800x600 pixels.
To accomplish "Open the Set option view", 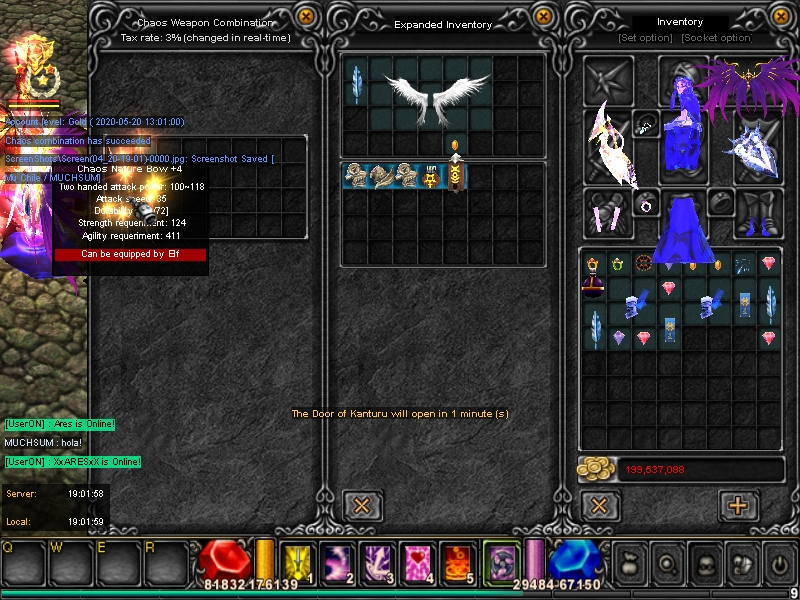I will (x=646, y=38).
